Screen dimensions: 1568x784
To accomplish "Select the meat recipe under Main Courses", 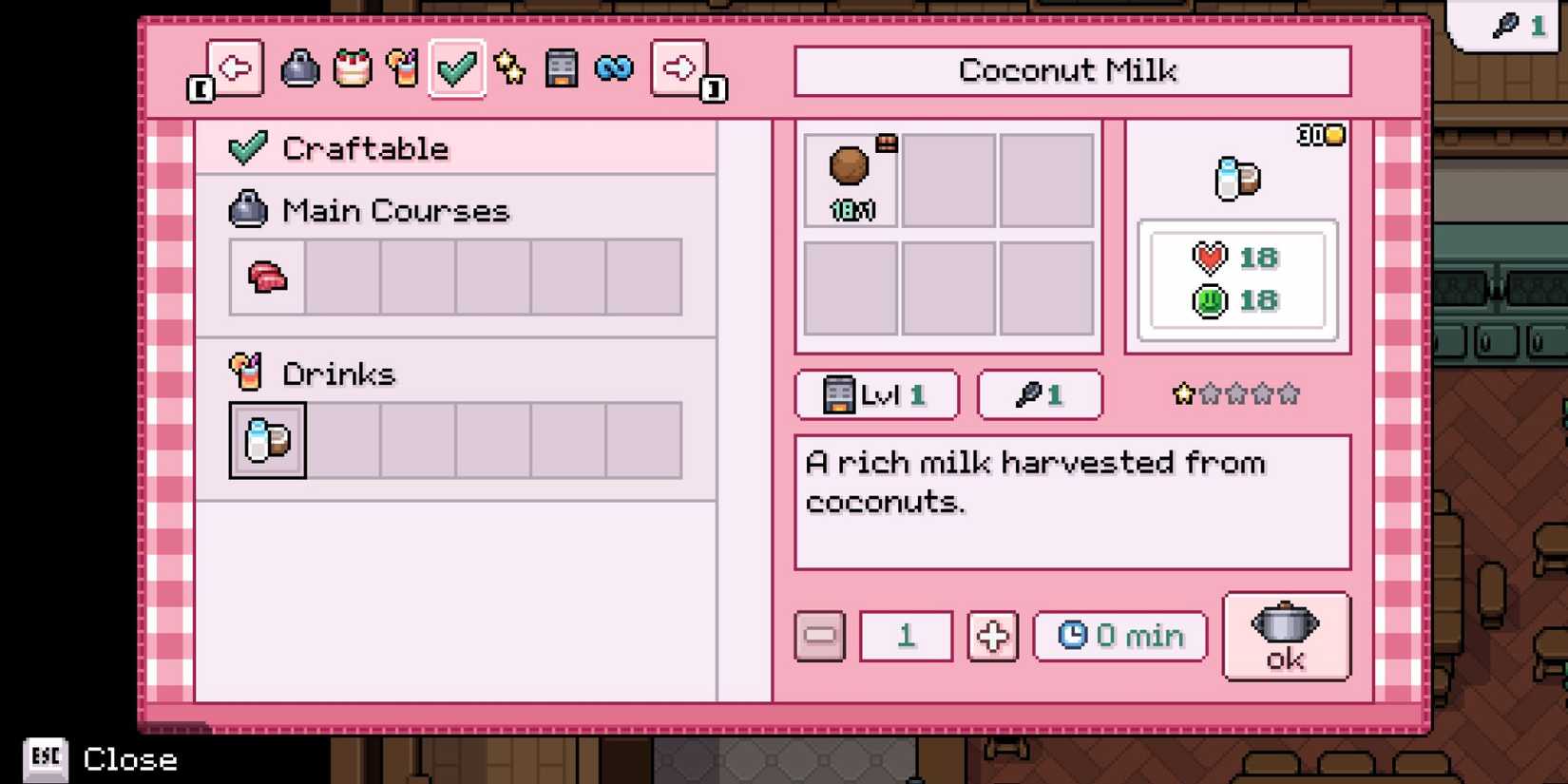I will (267, 277).
